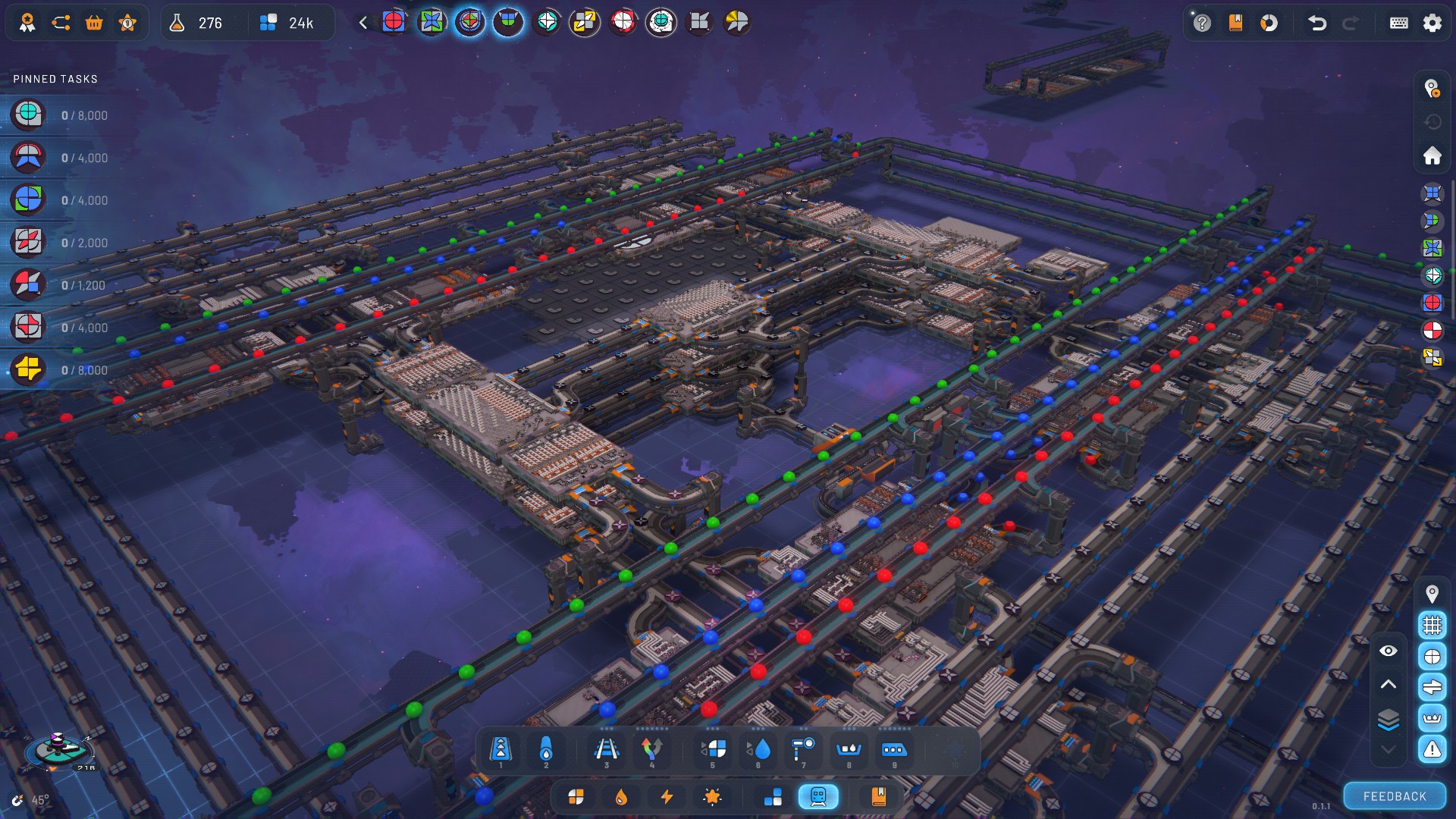Toggle the grid overlay button
Image resolution: width=1456 pixels, height=819 pixels.
1432,625
